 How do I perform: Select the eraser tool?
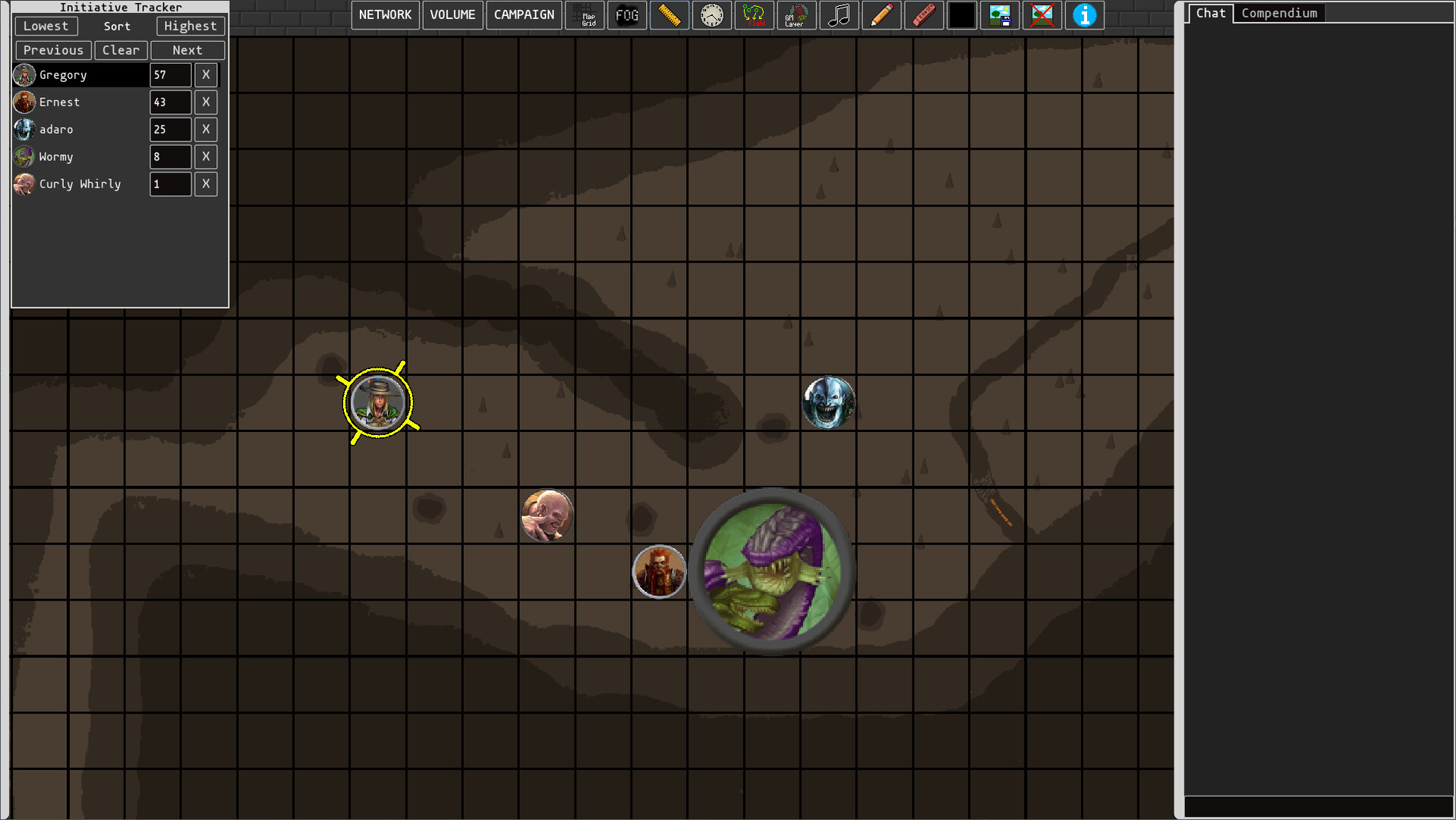point(924,15)
